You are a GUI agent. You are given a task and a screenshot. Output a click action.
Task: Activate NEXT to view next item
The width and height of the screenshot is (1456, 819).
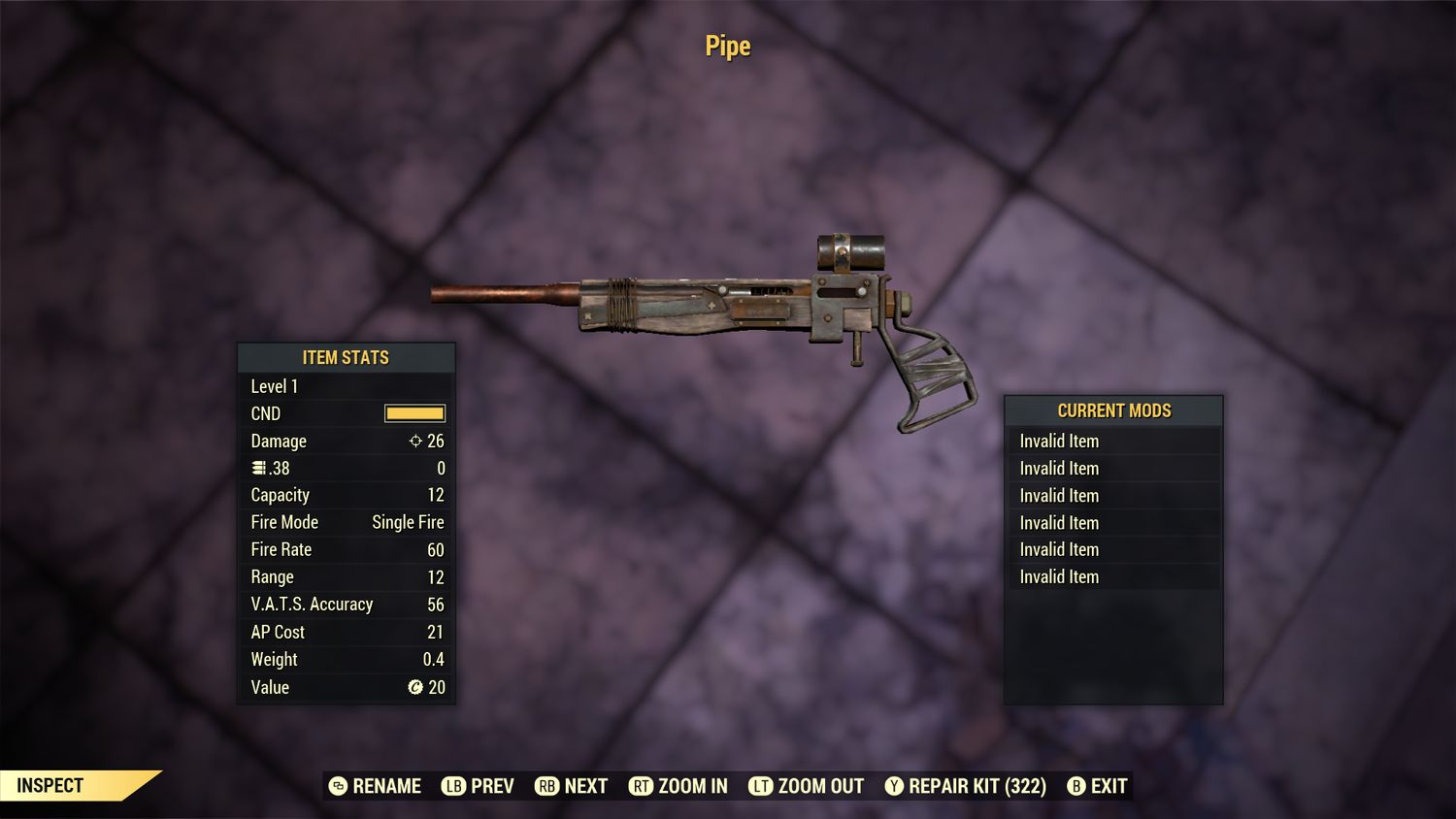pos(586,786)
